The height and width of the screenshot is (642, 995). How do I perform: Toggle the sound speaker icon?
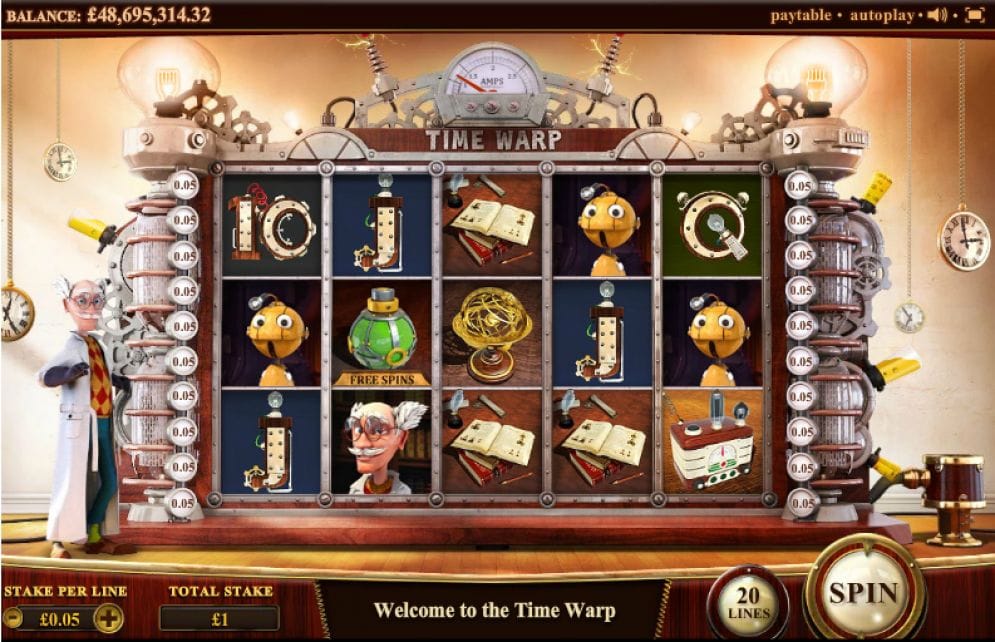(x=937, y=15)
